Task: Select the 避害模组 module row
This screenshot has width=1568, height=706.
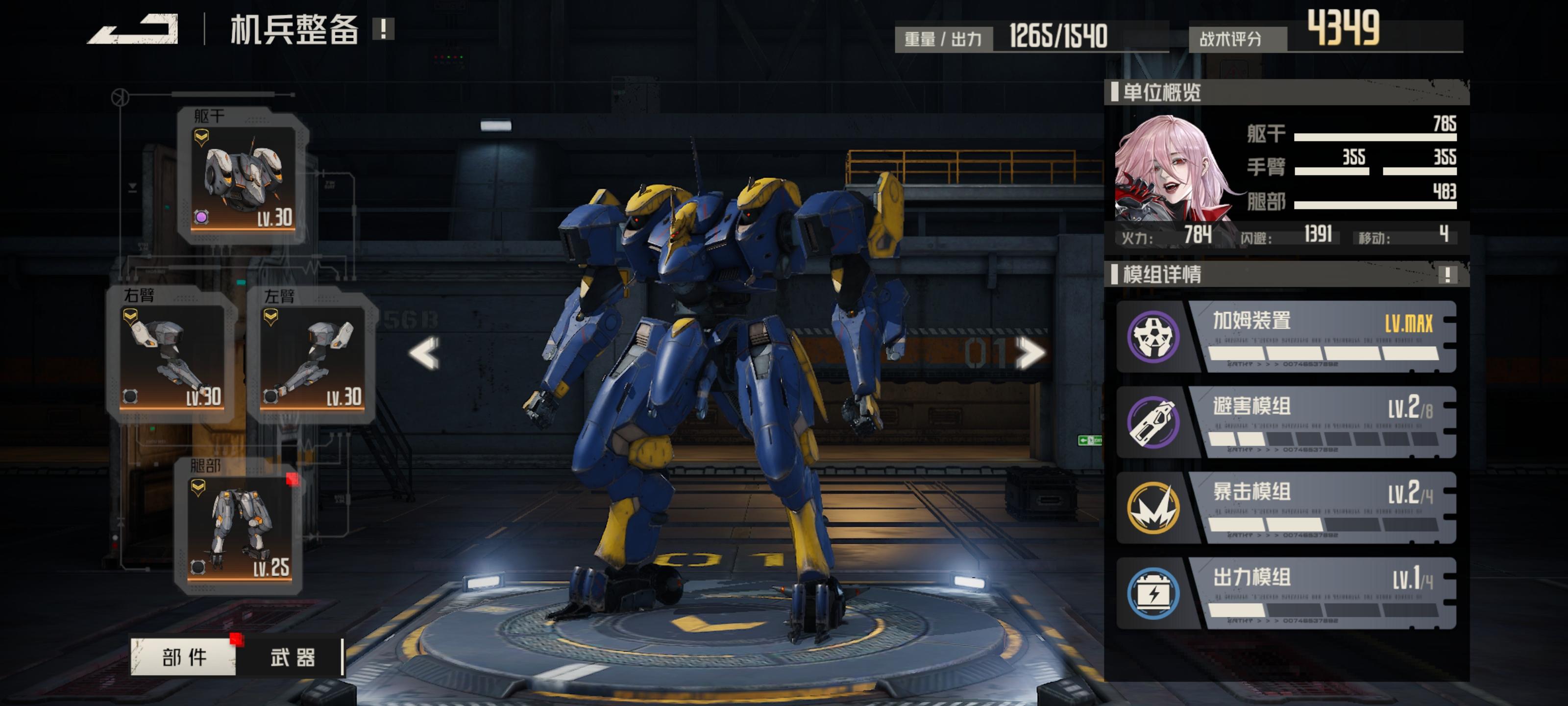Action: (1286, 422)
